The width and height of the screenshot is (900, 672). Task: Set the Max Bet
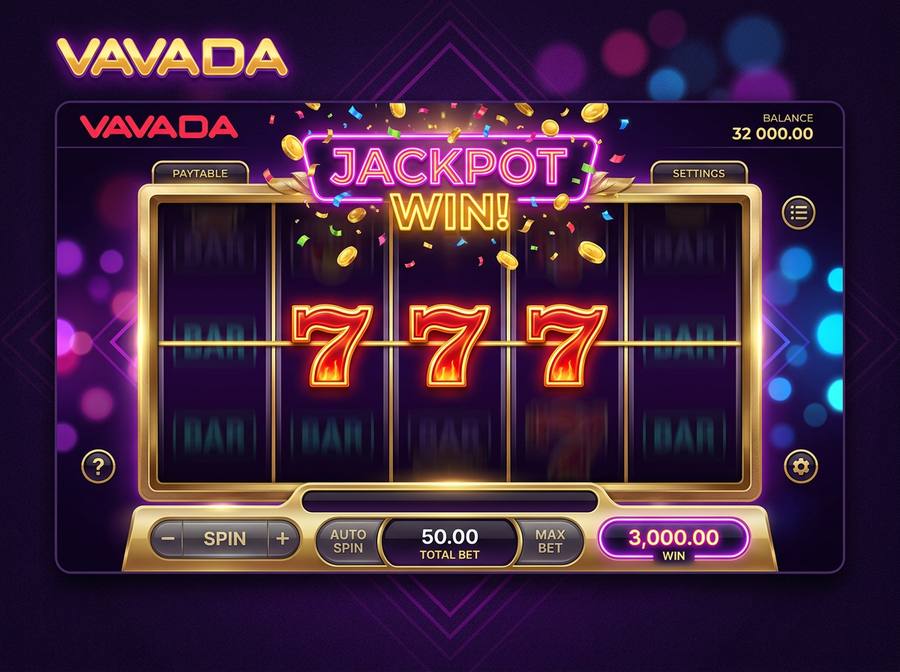coord(549,541)
